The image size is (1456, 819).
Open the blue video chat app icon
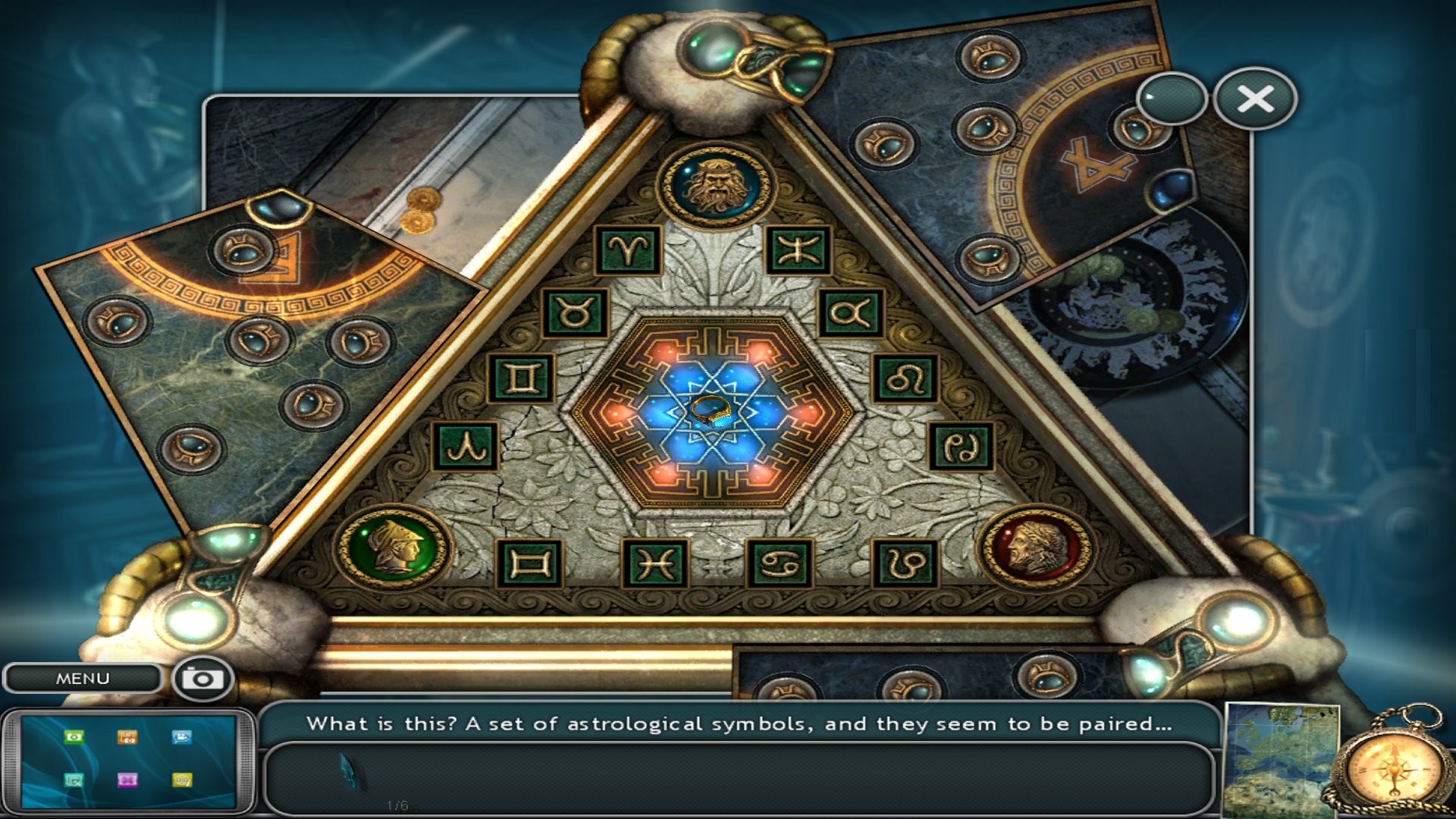tap(182, 736)
